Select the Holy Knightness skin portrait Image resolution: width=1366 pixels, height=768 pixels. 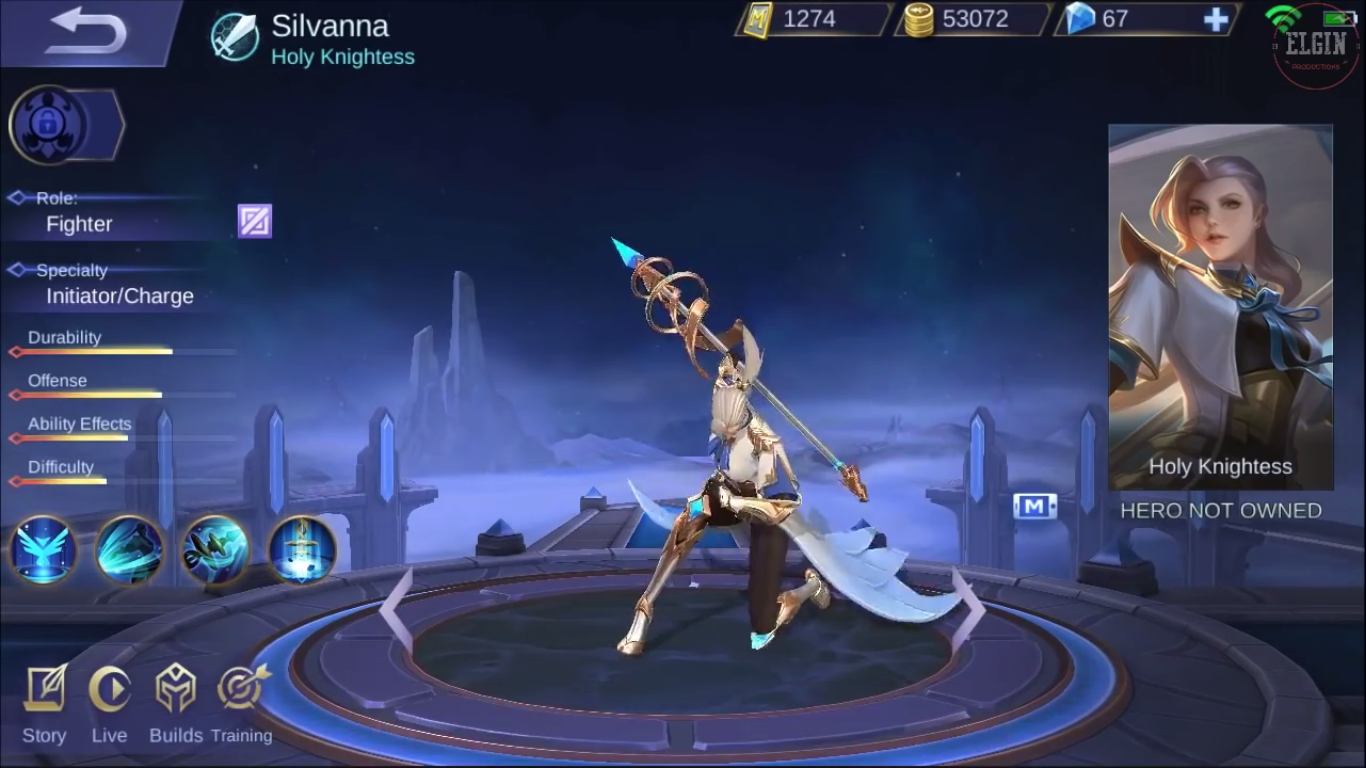coord(1221,305)
